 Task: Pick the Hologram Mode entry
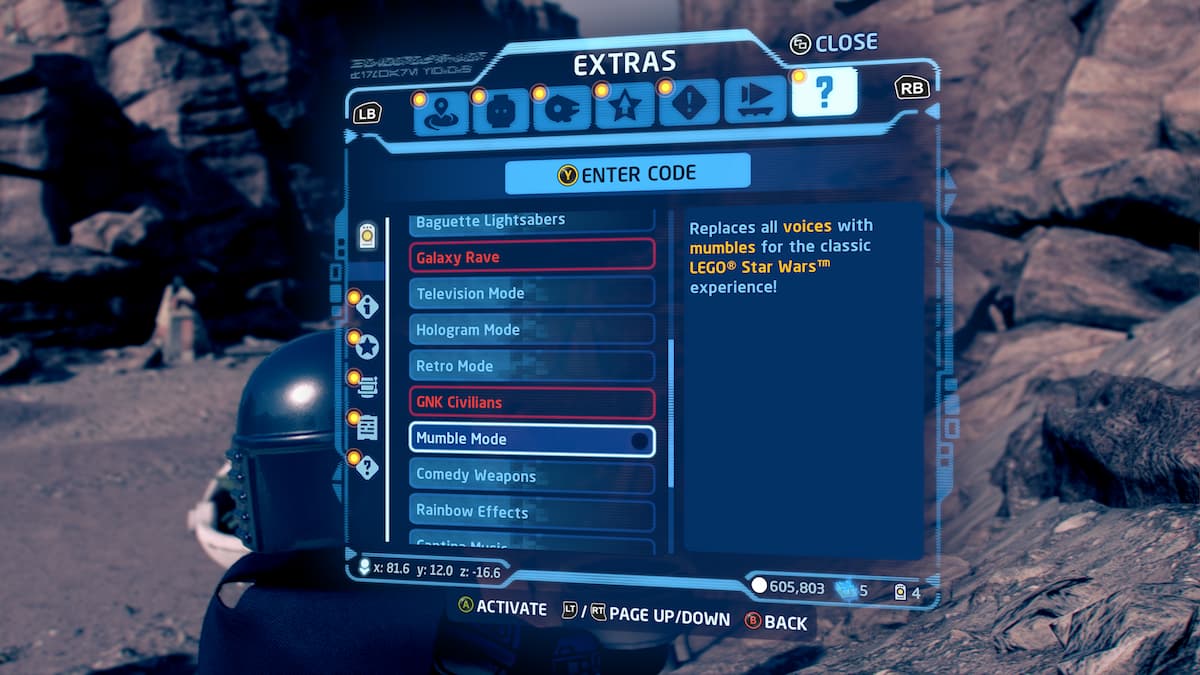[x=531, y=329]
